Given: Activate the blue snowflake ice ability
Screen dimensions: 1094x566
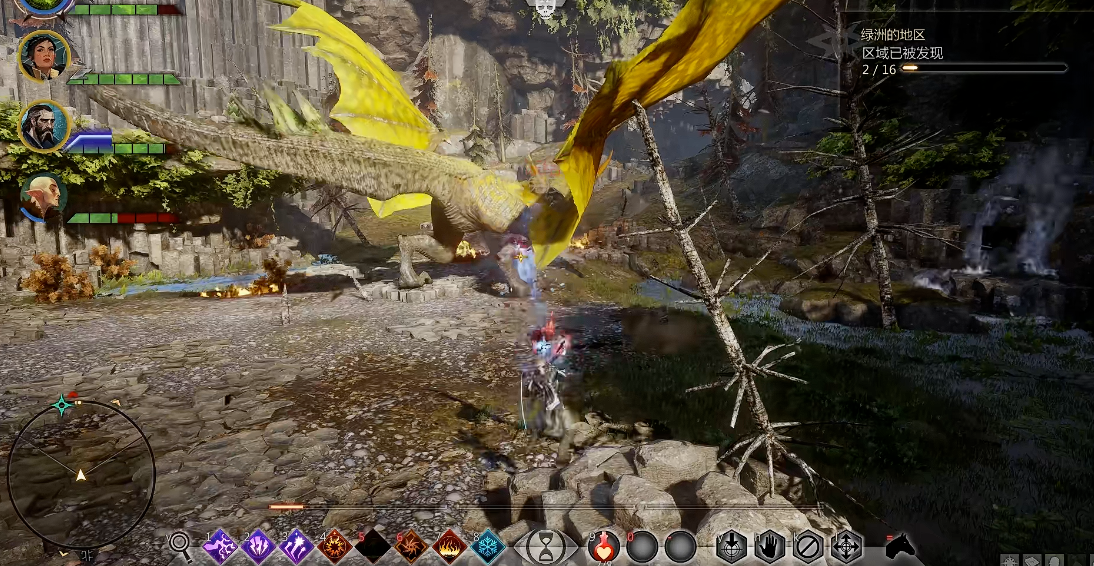Looking at the screenshot, I should coord(487,546).
